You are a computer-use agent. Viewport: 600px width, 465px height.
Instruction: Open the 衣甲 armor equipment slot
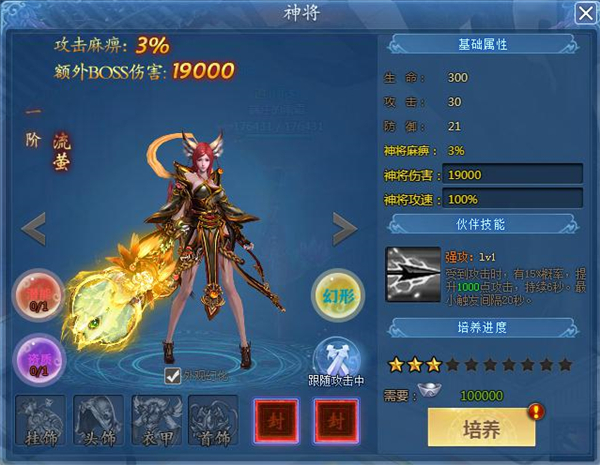tap(157, 420)
